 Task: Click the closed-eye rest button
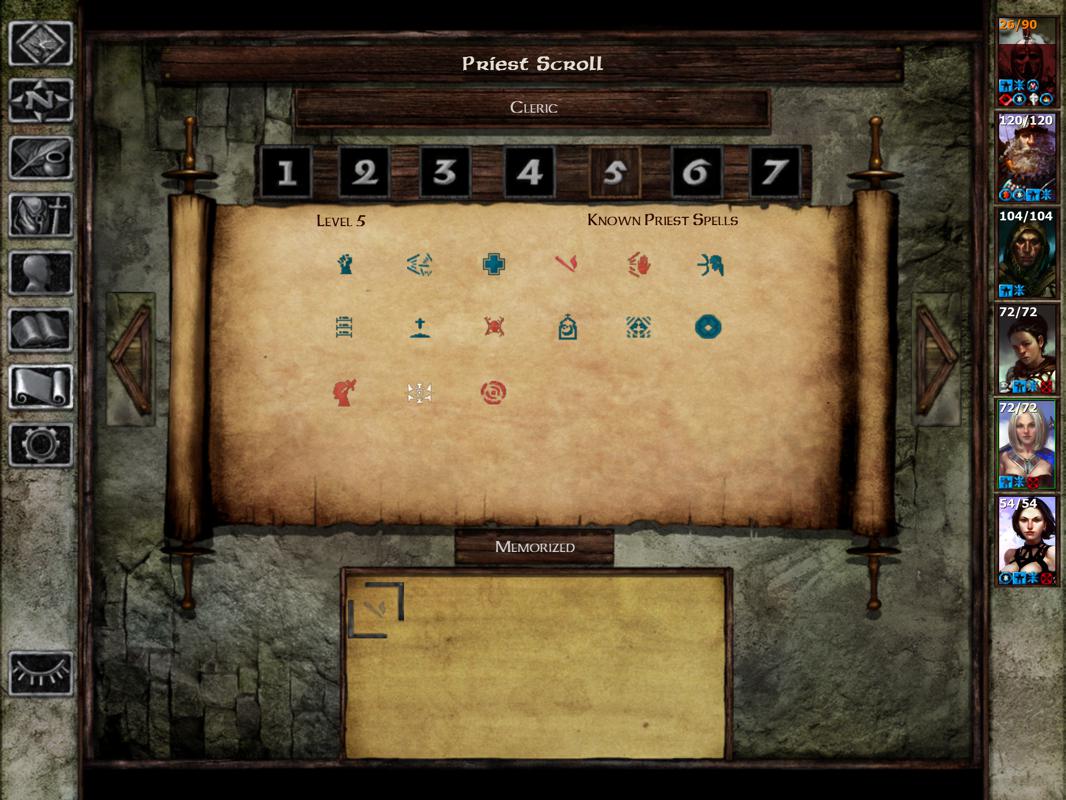point(41,673)
